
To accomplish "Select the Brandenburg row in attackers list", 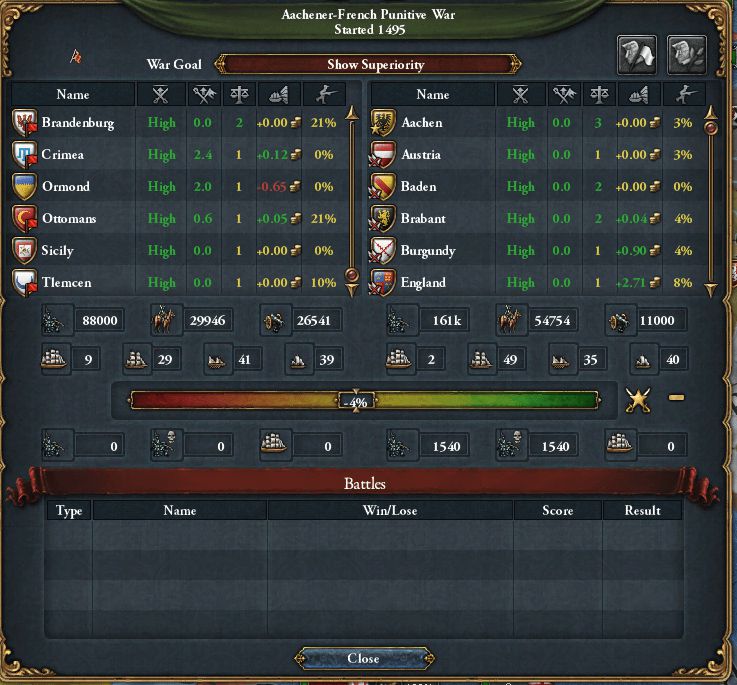I will coord(78,123).
